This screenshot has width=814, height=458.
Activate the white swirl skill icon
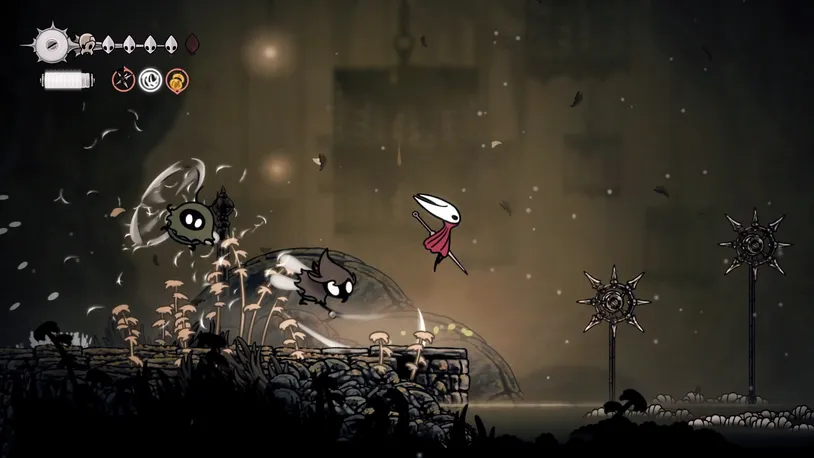[x=150, y=80]
